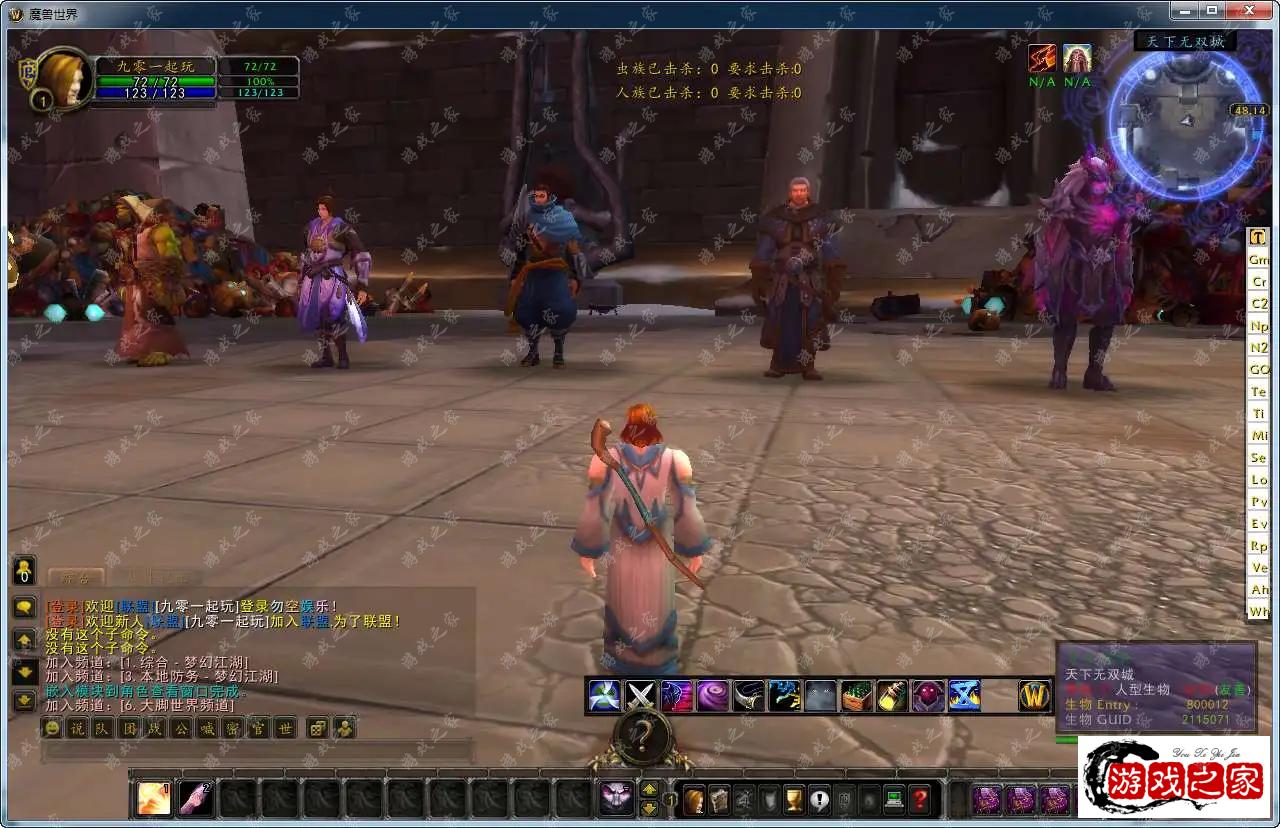Cast the glowing yellow spell in slot 1
Viewport: 1280px width, 828px height.
pyautogui.click(x=153, y=798)
